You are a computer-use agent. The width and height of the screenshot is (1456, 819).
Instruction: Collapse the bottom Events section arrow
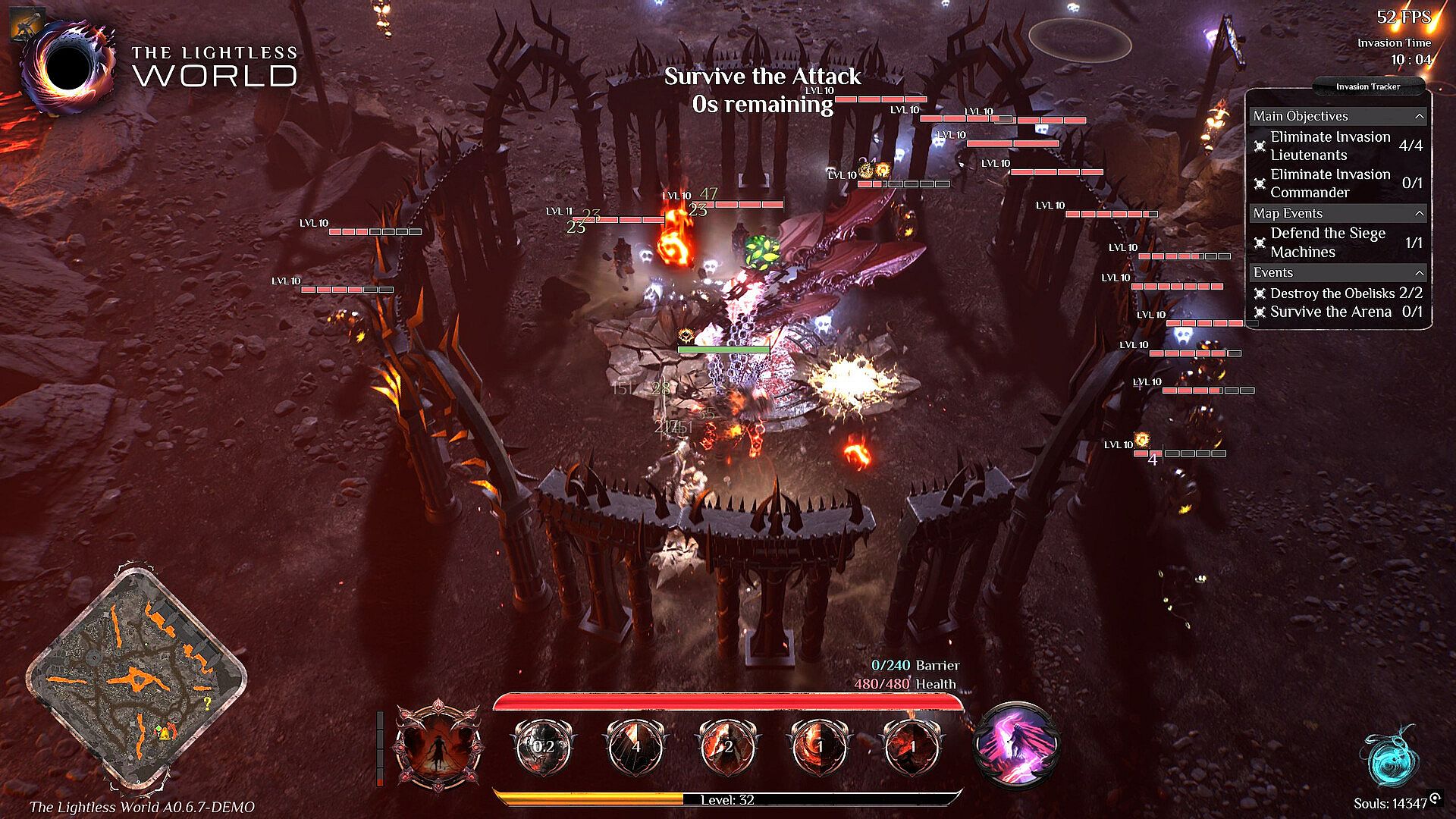tap(1419, 273)
